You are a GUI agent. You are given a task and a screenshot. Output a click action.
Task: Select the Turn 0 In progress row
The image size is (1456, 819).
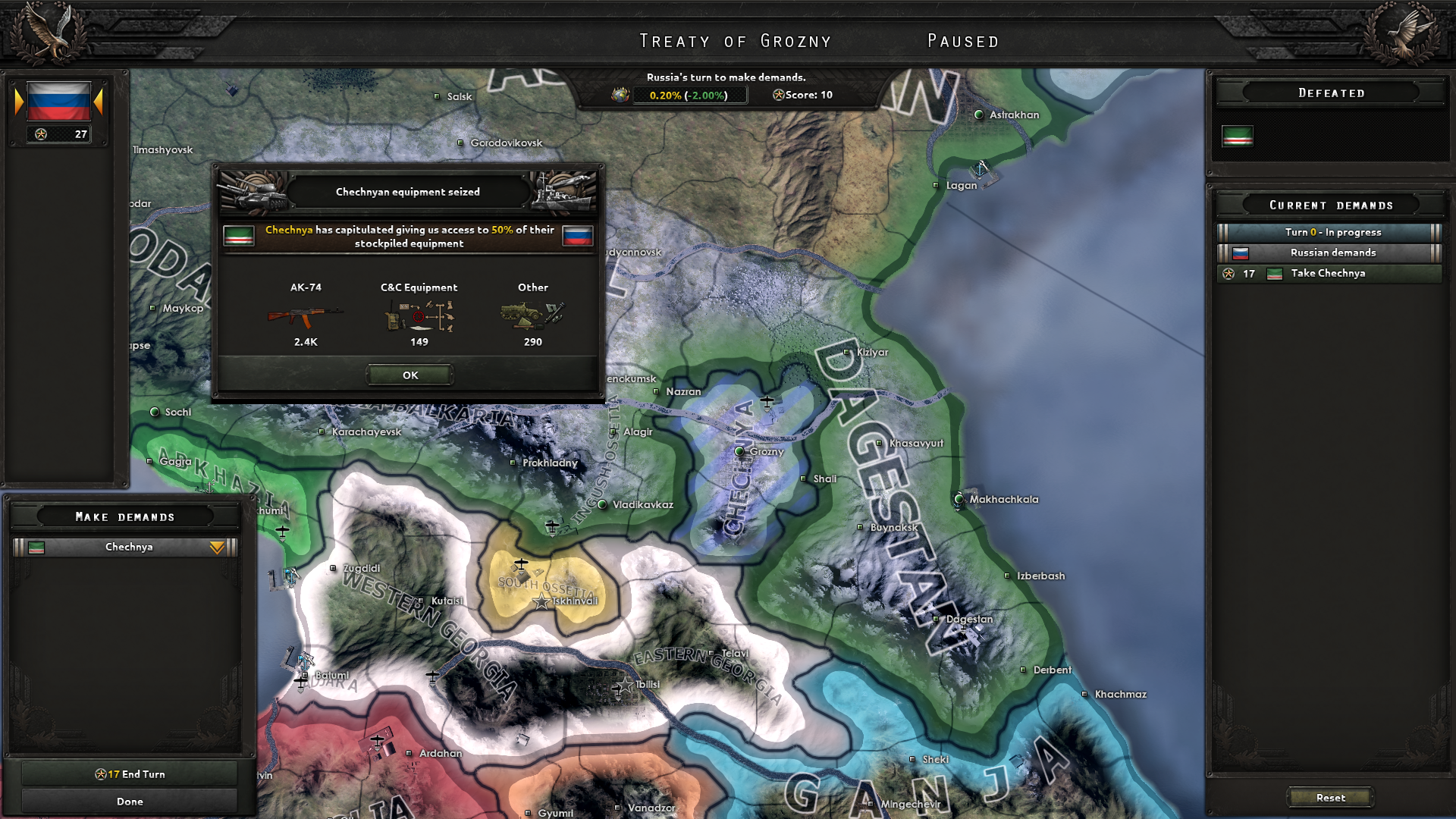(x=1332, y=232)
